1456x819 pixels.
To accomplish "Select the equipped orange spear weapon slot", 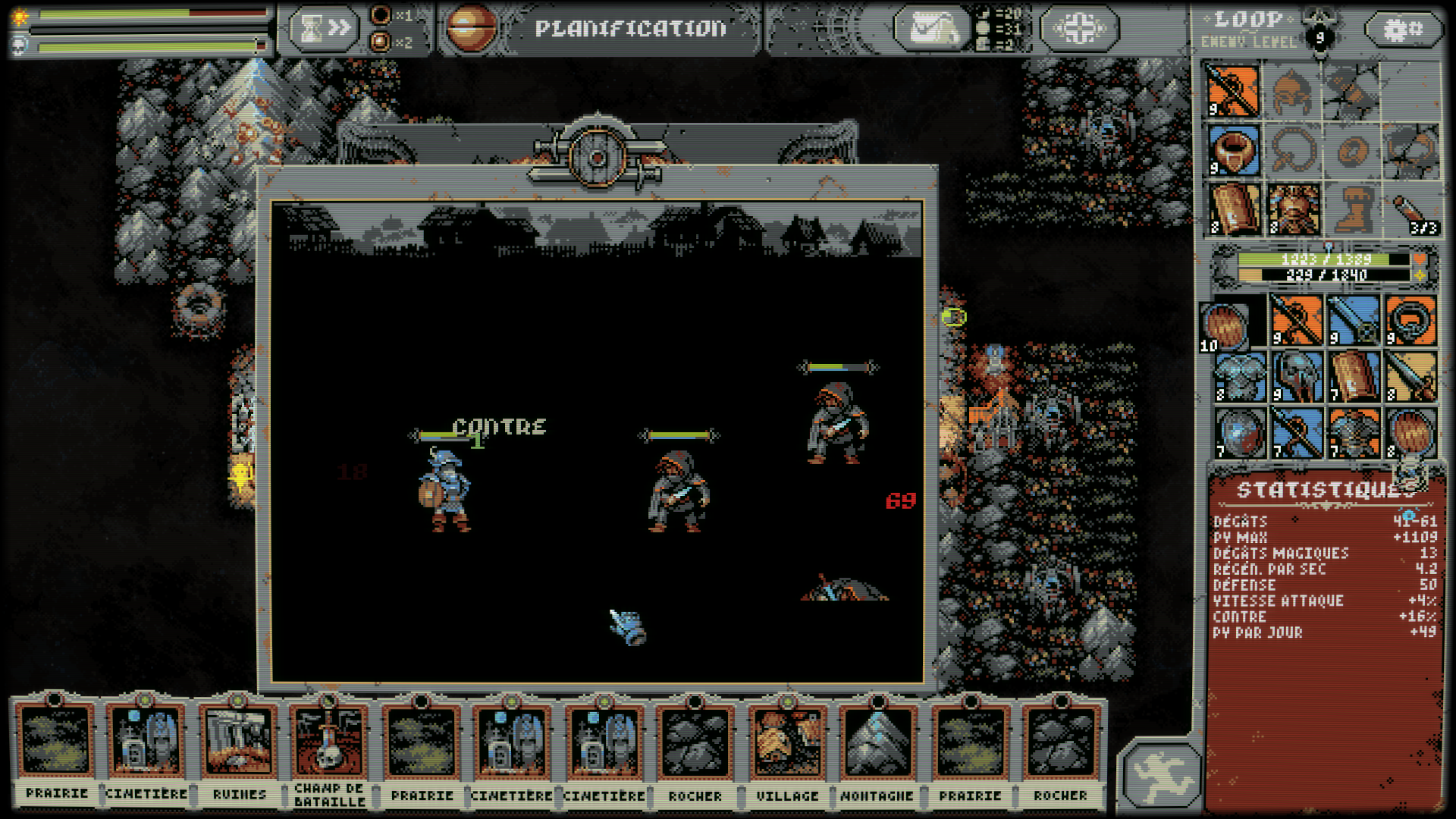I will pyautogui.click(x=1233, y=91).
